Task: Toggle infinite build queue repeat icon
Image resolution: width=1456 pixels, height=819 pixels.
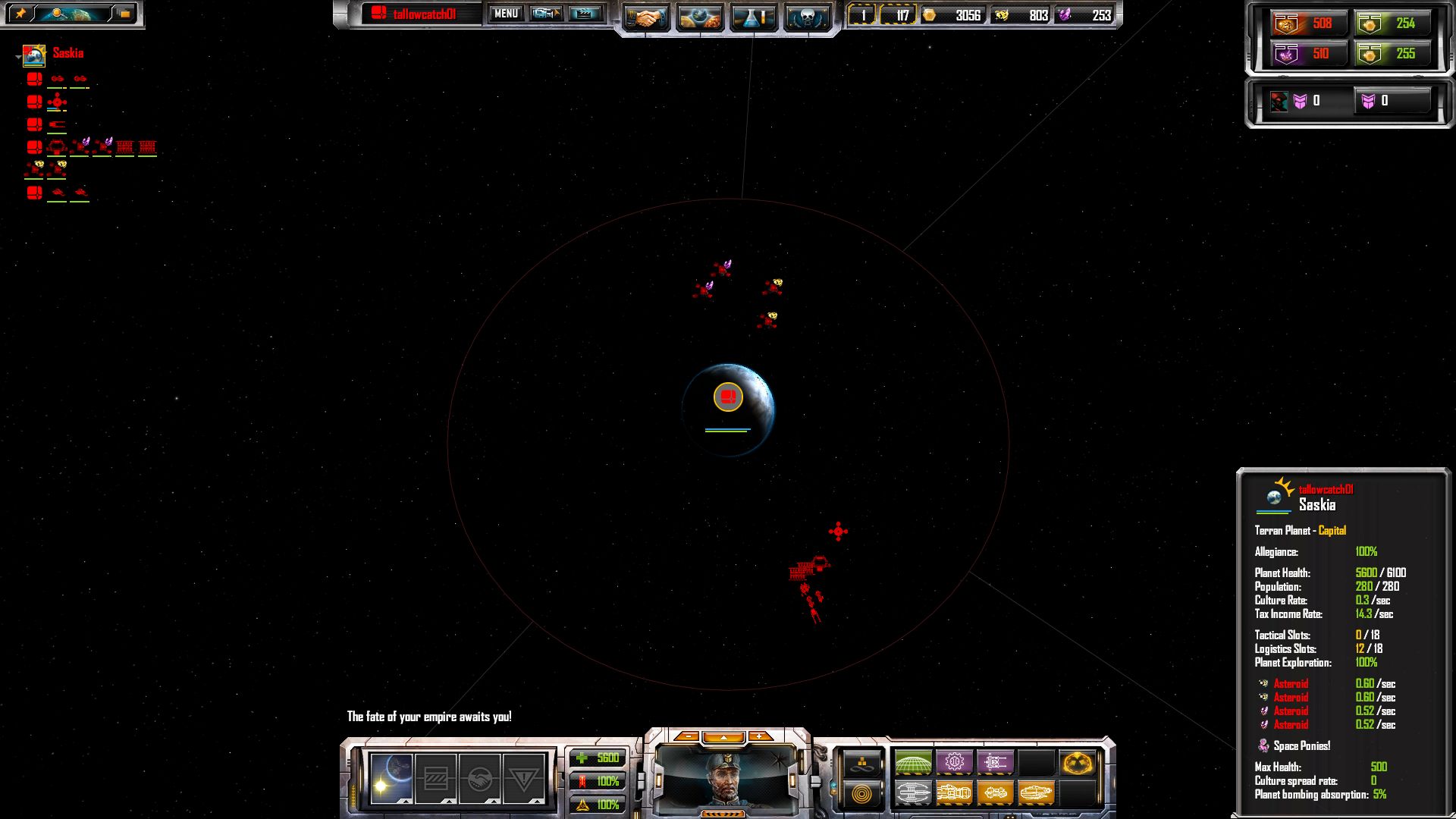Action: [x=862, y=763]
